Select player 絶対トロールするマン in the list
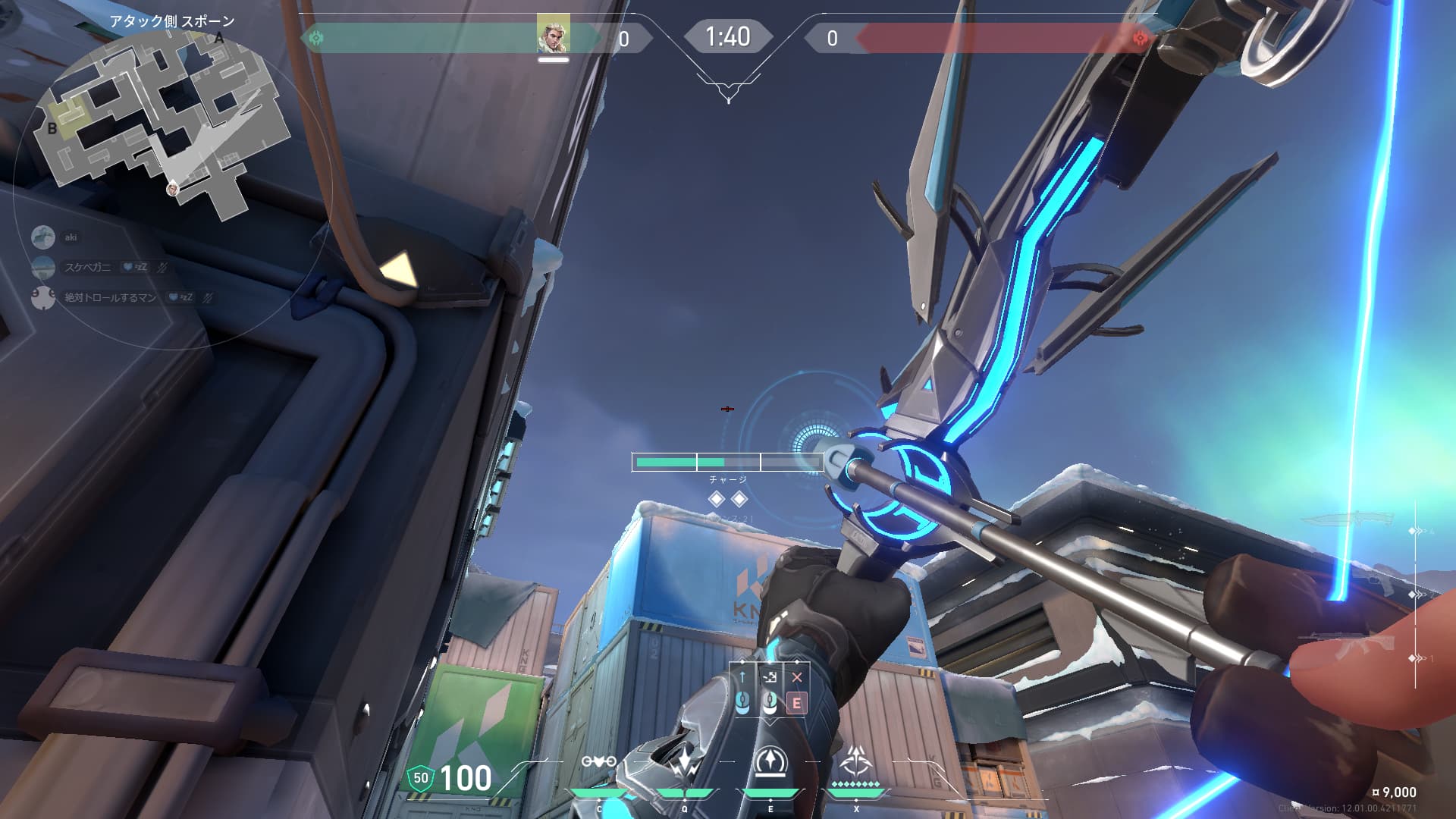 coord(110,297)
